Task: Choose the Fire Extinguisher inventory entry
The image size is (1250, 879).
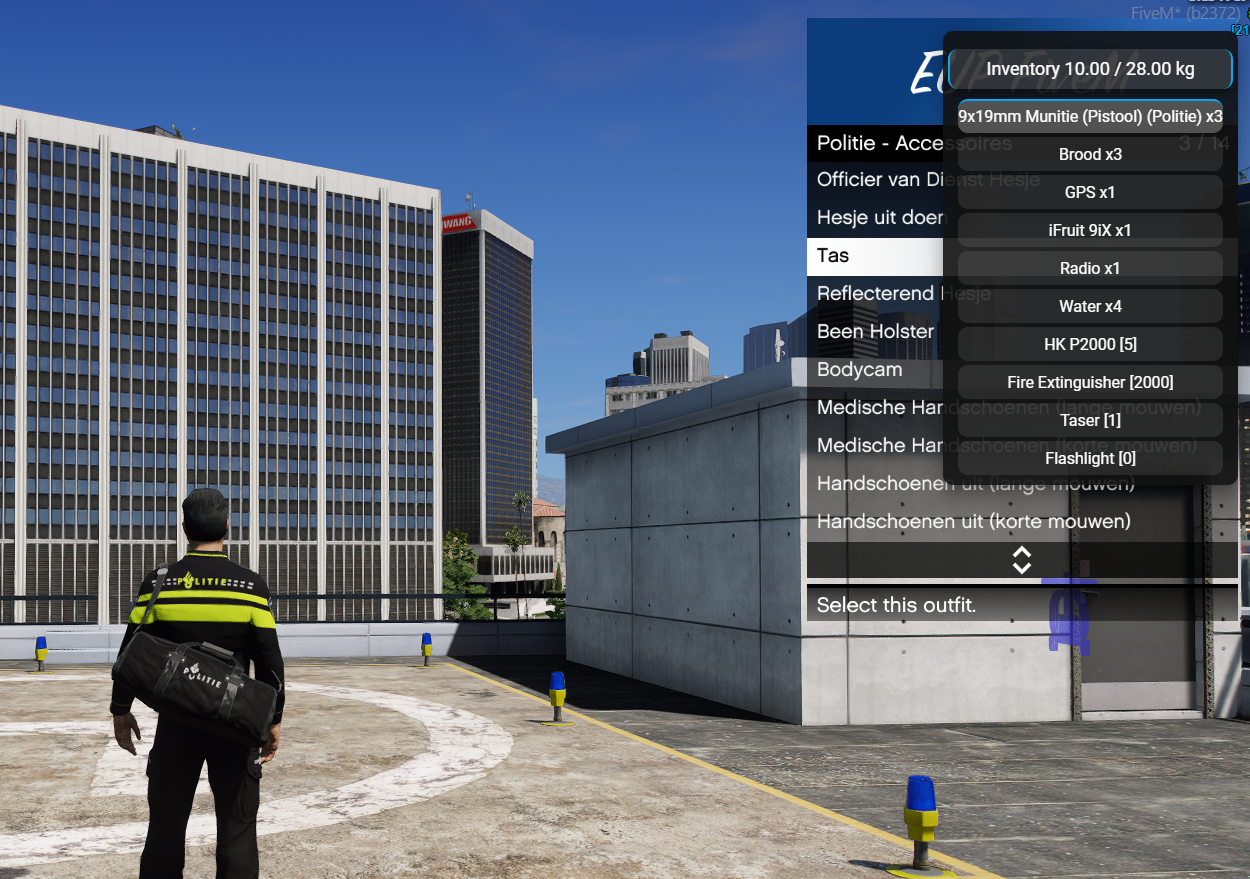Action: click(x=1090, y=382)
